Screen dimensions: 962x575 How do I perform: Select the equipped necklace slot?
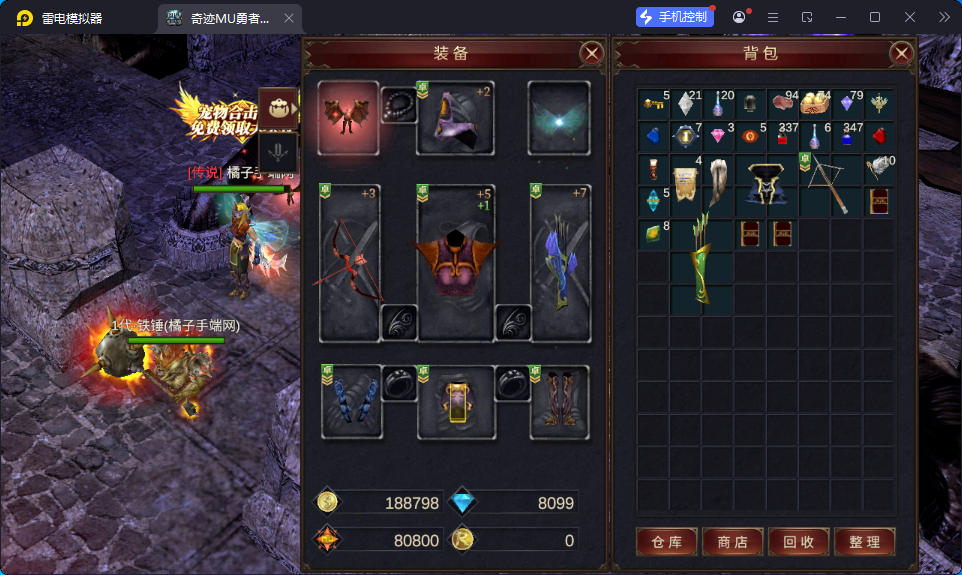(x=398, y=103)
